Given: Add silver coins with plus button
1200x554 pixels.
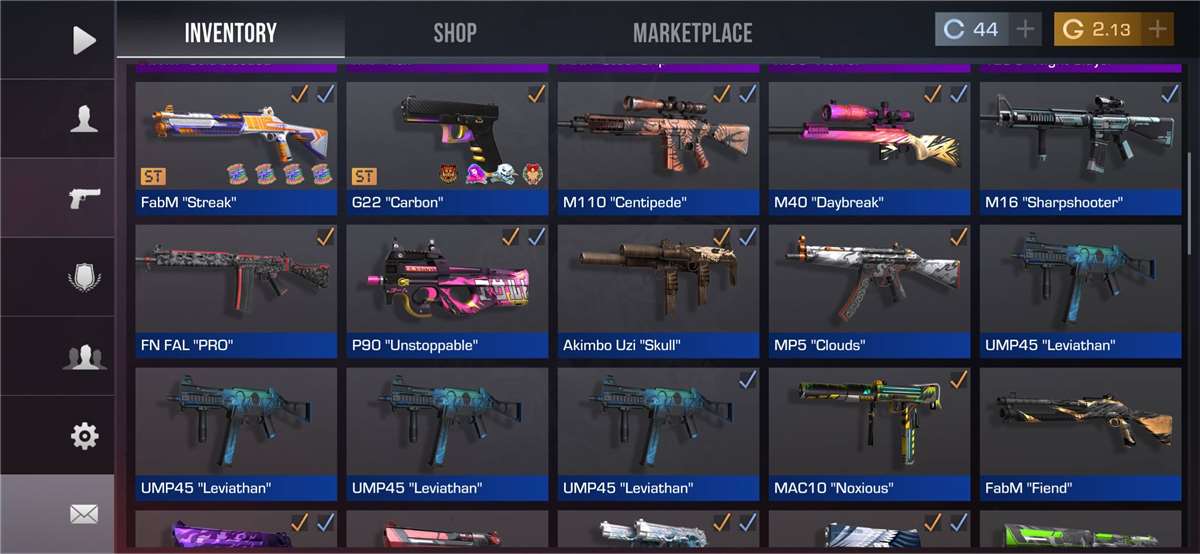Looking at the screenshot, I should point(1025,29).
